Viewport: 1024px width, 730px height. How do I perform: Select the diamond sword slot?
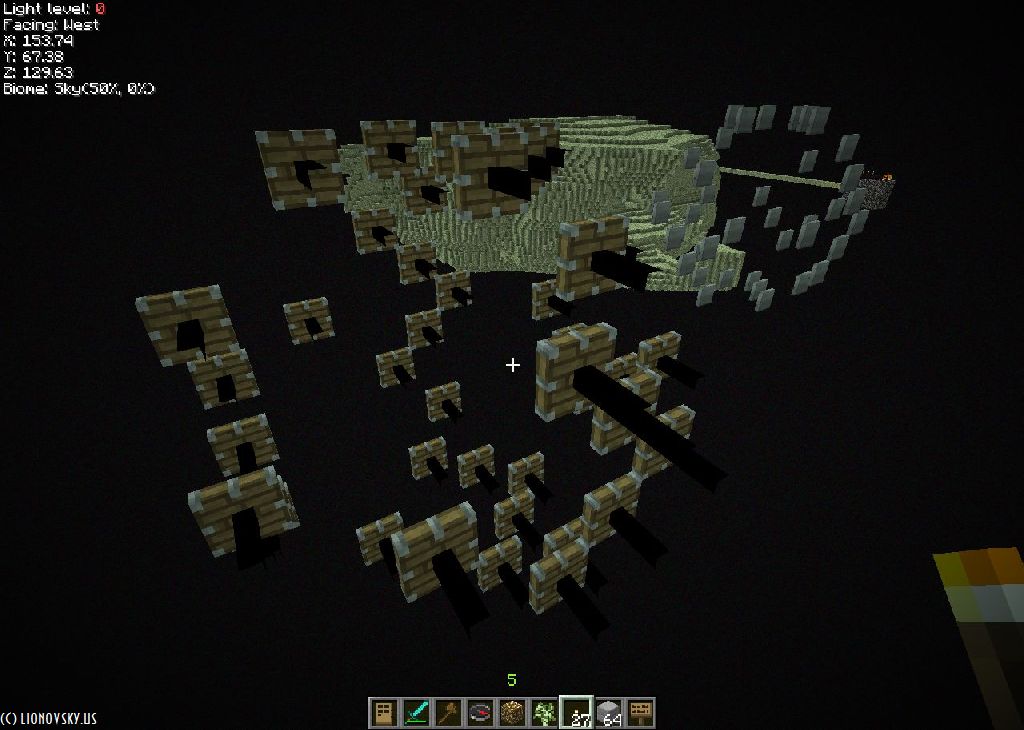coord(415,713)
